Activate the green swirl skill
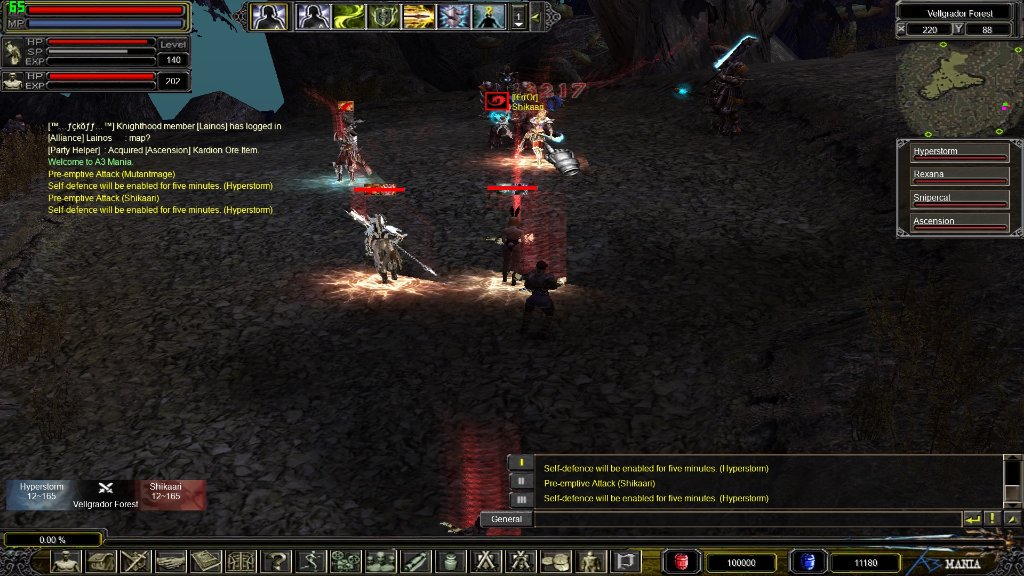Viewport: 1024px width, 576px height. coord(347,16)
